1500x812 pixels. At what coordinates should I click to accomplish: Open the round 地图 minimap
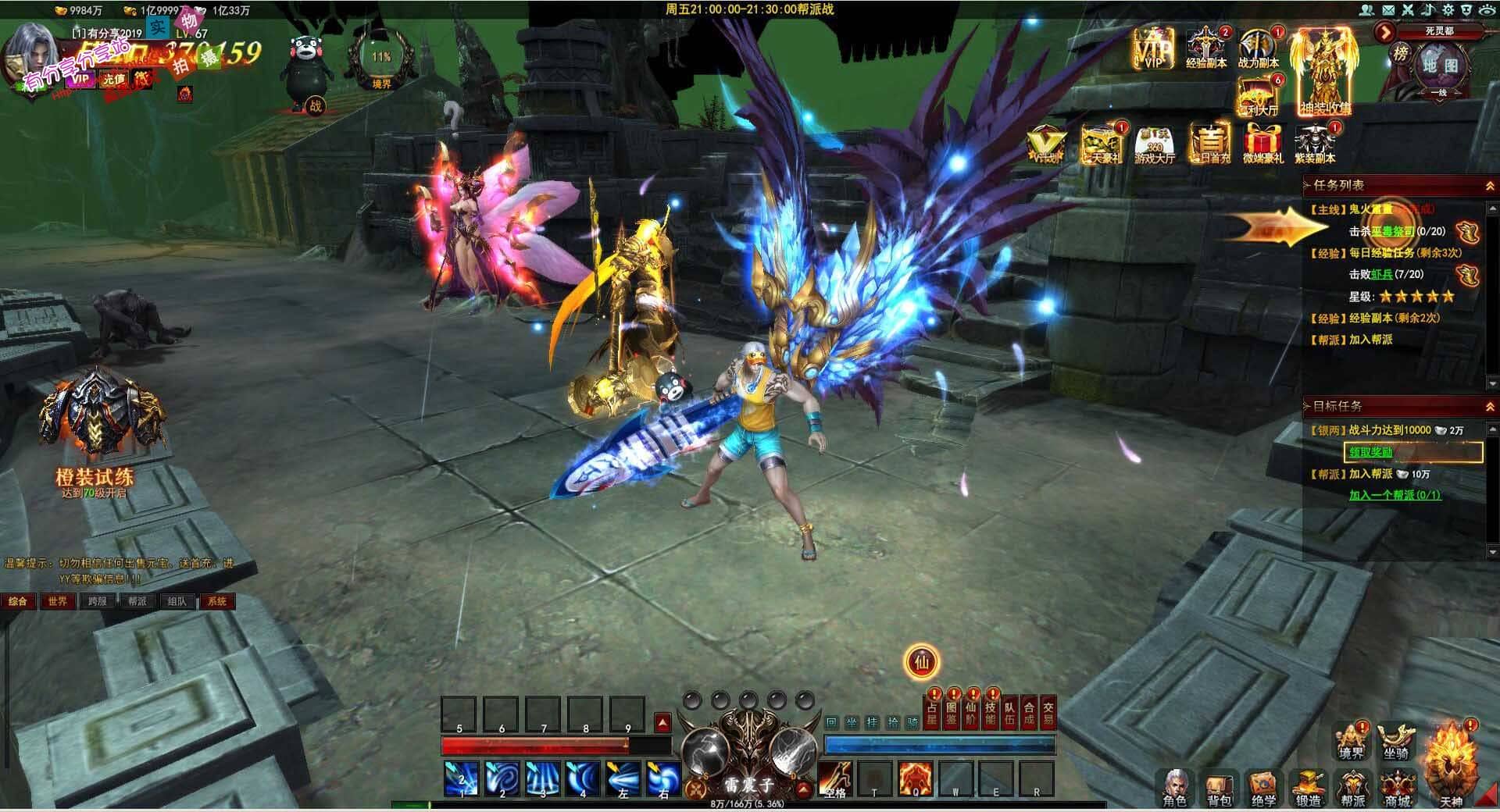point(1439,66)
